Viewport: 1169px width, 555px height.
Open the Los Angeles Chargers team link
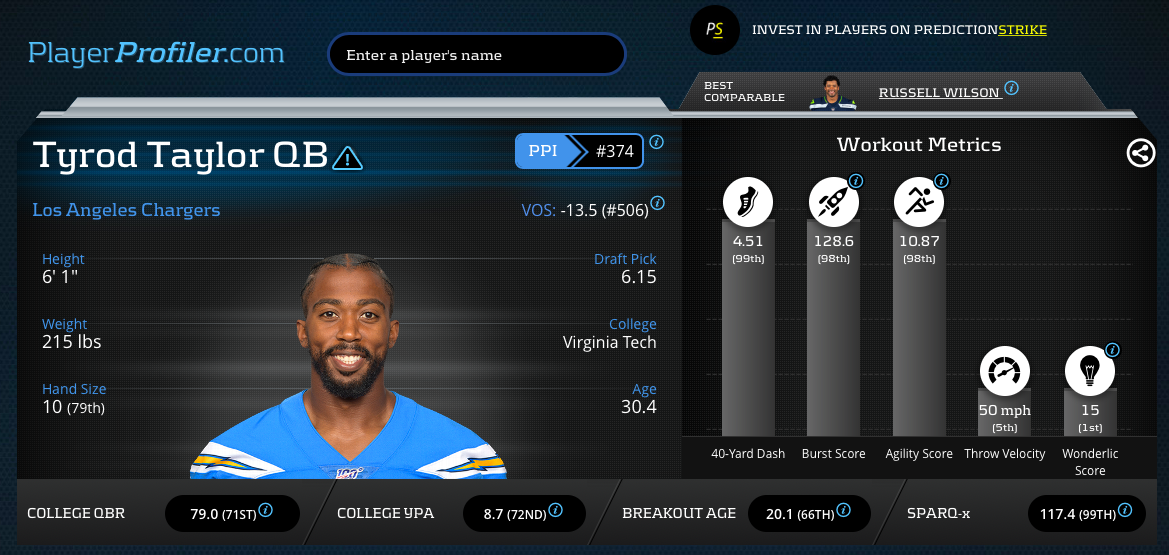coord(126,210)
